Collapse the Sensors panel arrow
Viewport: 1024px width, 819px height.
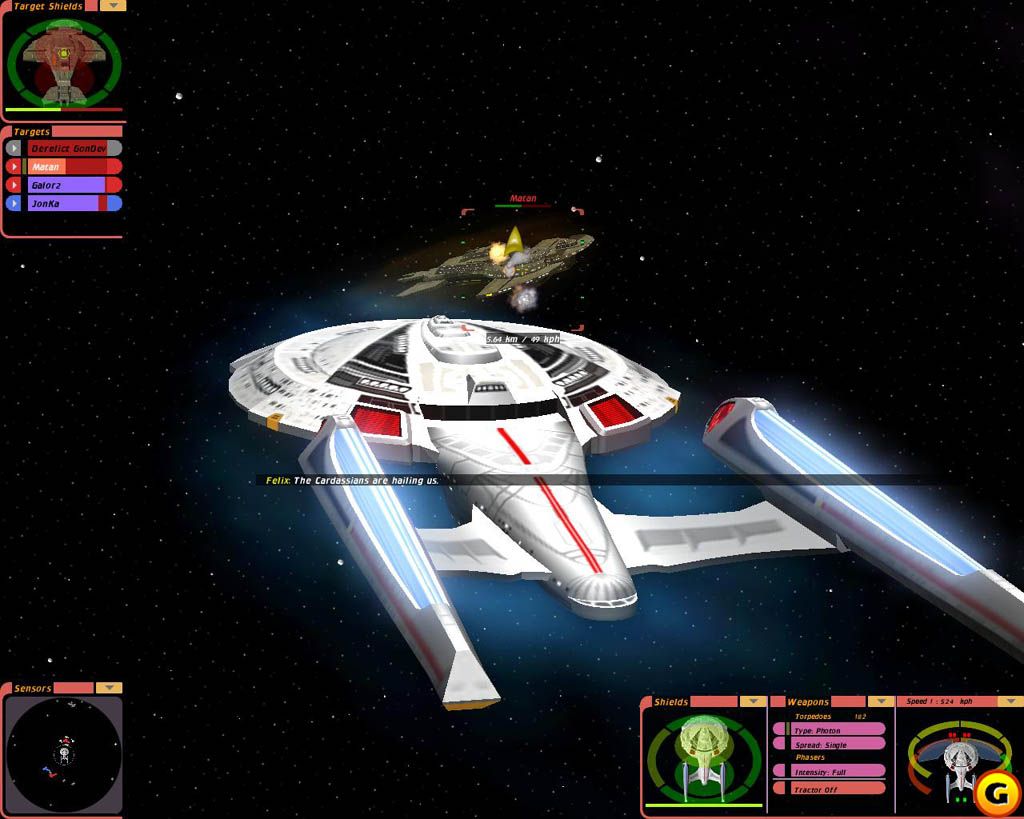(109, 688)
